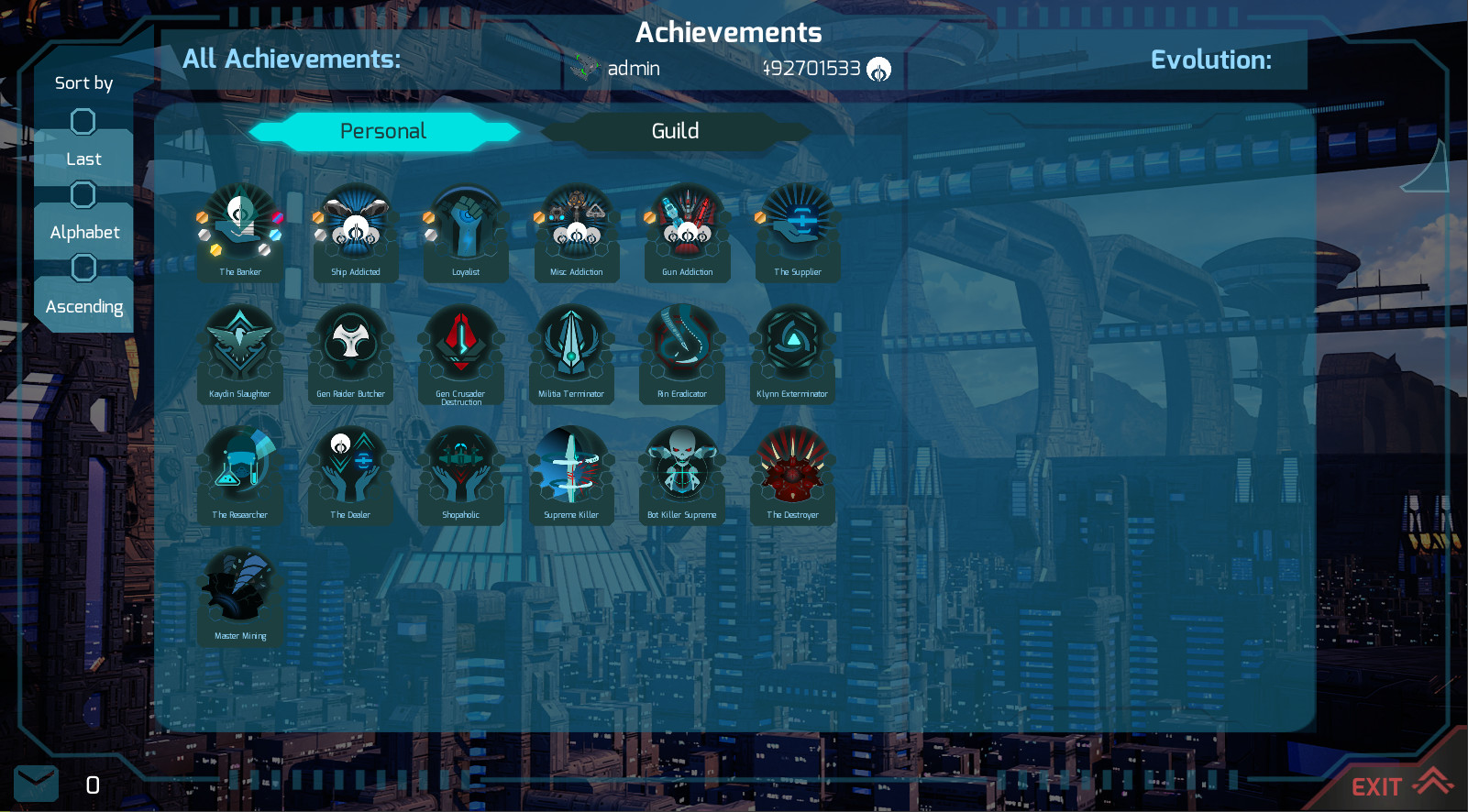The width and height of the screenshot is (1468, 812).
Task: Open the Militia Terminator achievement
Action: tap(571, 350)
